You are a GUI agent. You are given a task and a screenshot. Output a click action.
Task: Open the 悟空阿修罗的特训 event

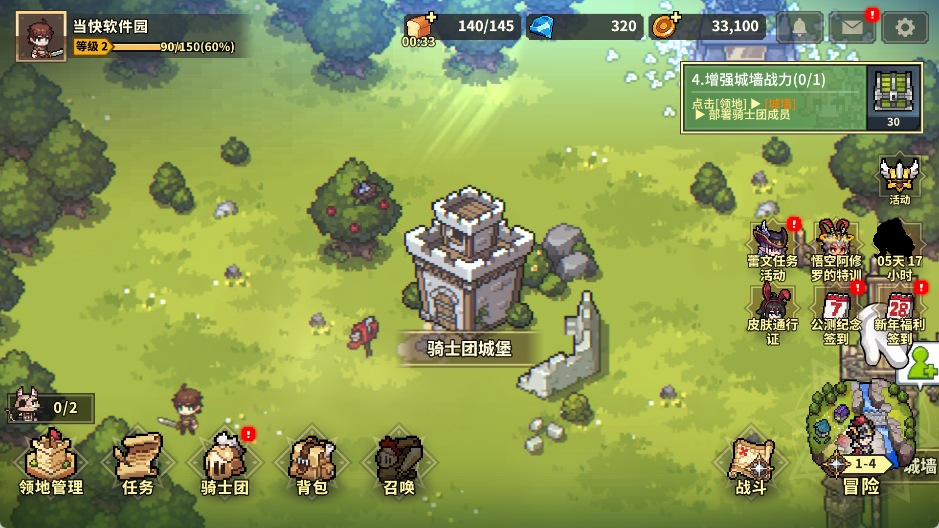tap(836, 250)
